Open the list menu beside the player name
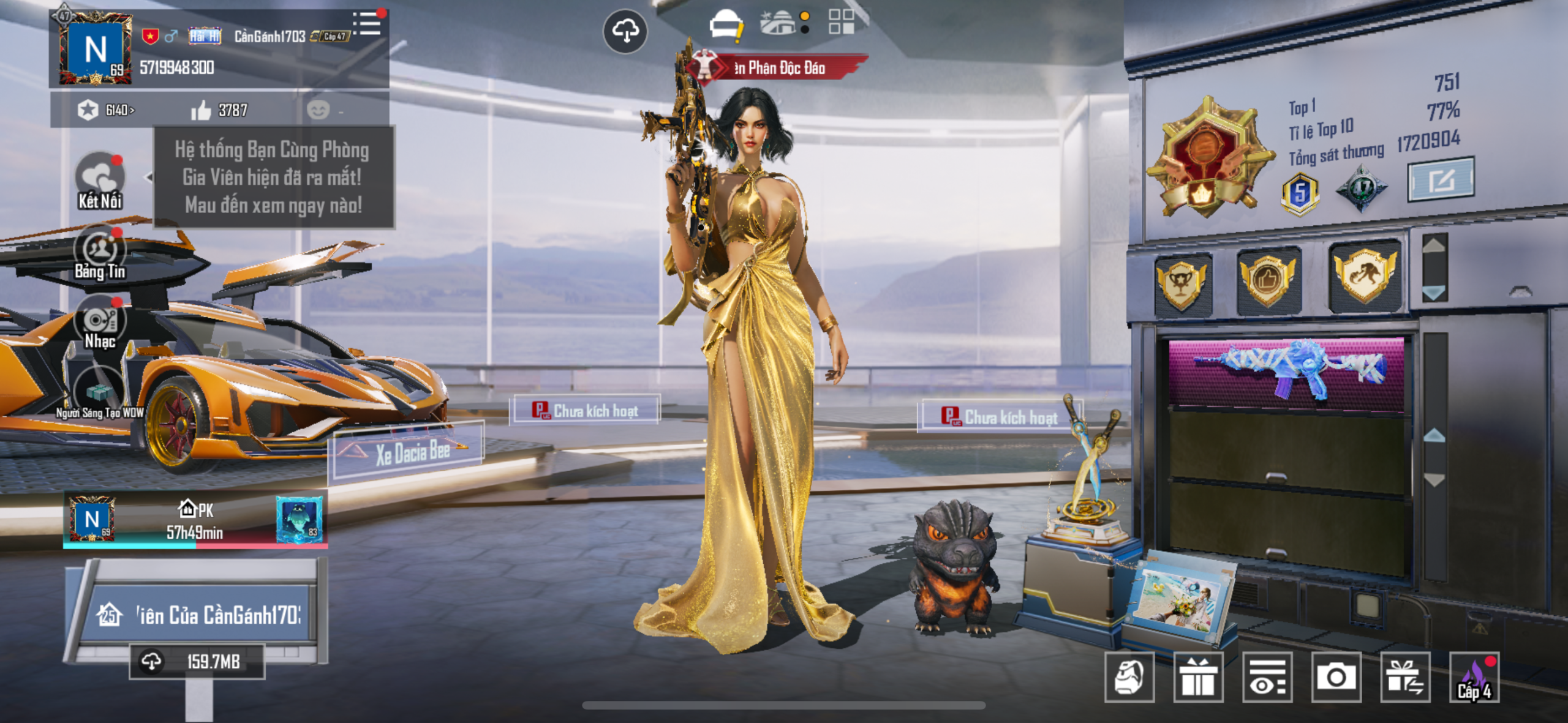Image resolution: width=1568 pixels, height=723 pixels. coord(367,24)
